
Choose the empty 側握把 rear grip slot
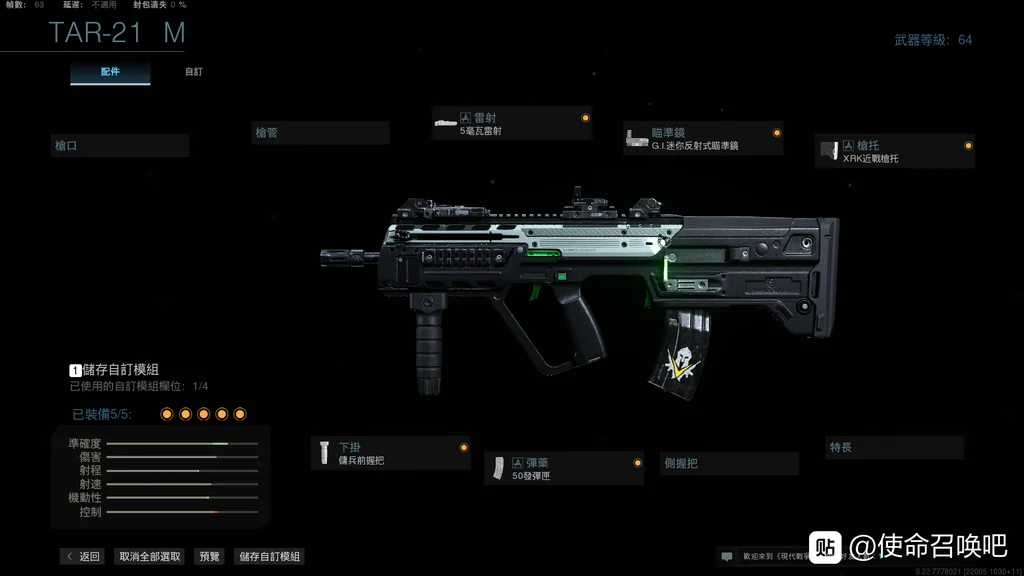(x=729, y=464)
